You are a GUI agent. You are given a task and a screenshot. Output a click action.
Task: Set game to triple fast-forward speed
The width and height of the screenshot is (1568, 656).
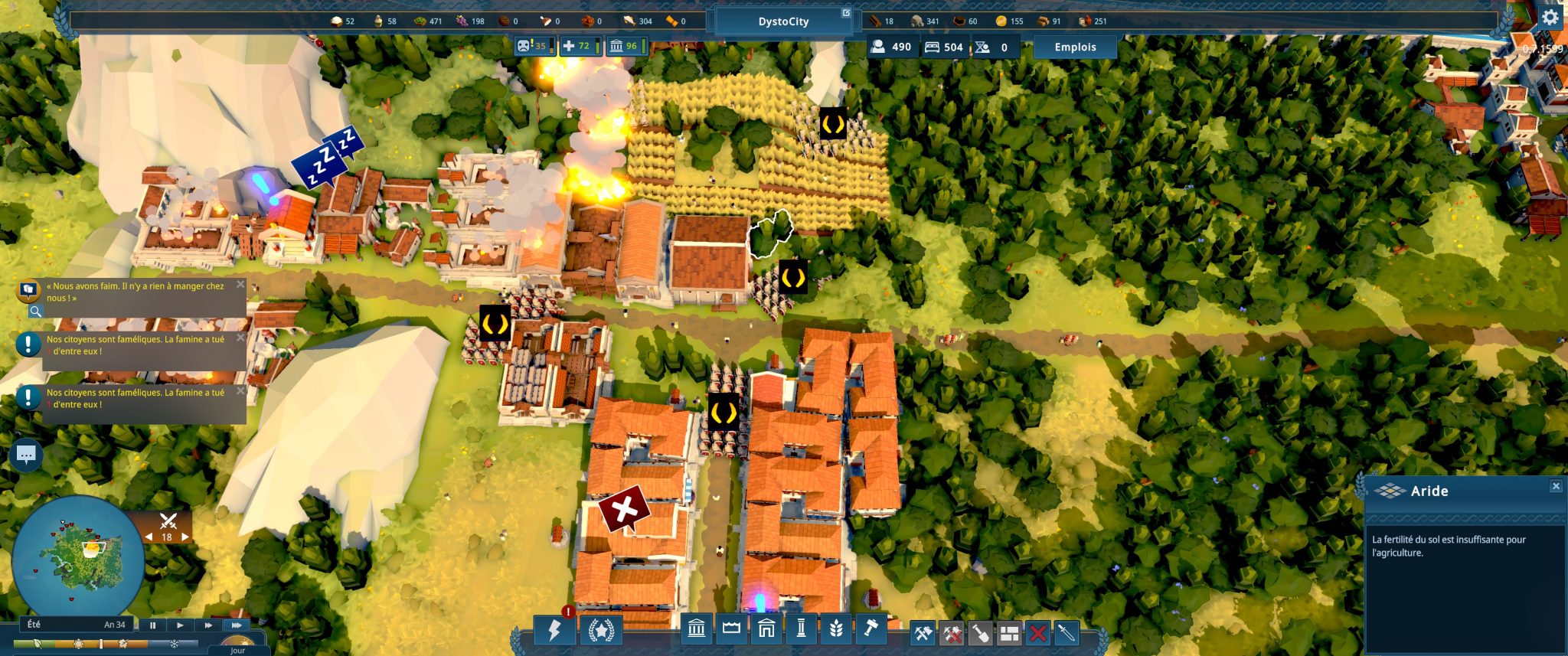[237, 625]
